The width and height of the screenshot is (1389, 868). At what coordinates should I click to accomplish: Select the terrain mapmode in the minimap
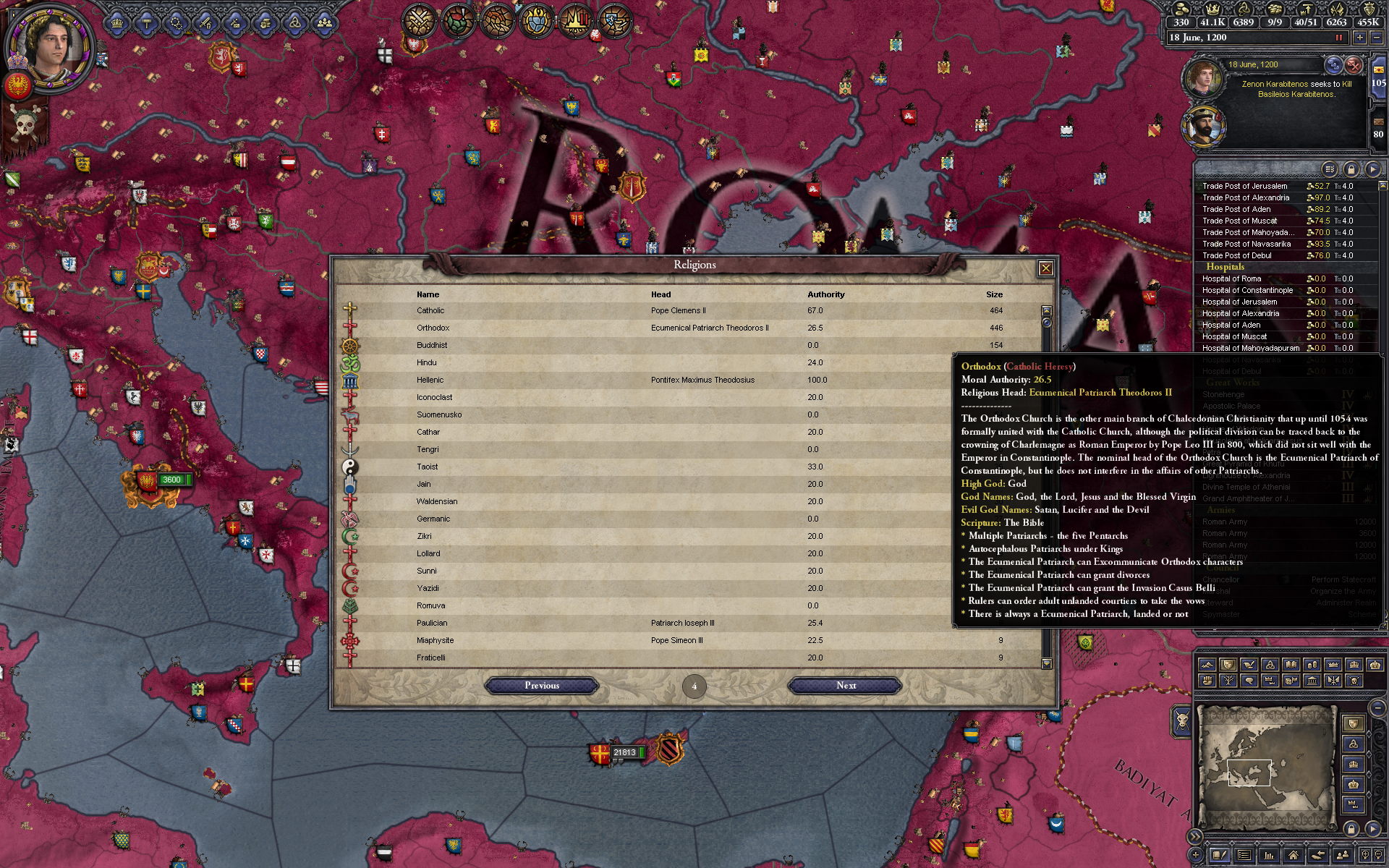tap(1207, 664)
